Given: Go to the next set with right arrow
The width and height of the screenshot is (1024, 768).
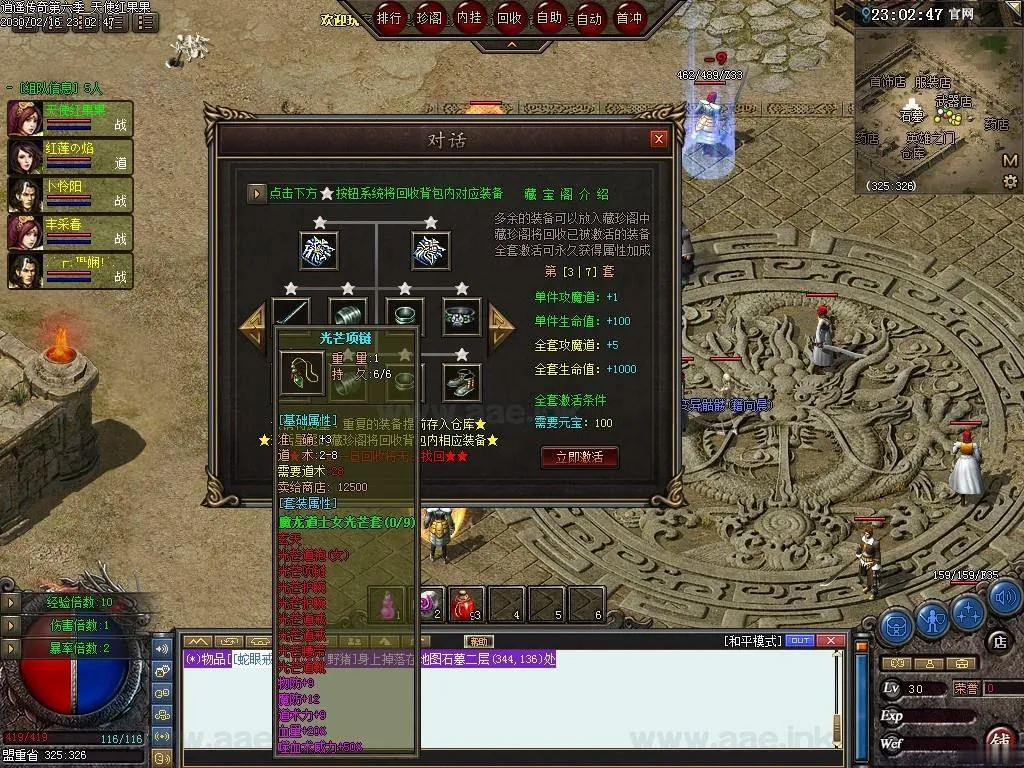Looking at the screenshot, I should coord(500,322).
